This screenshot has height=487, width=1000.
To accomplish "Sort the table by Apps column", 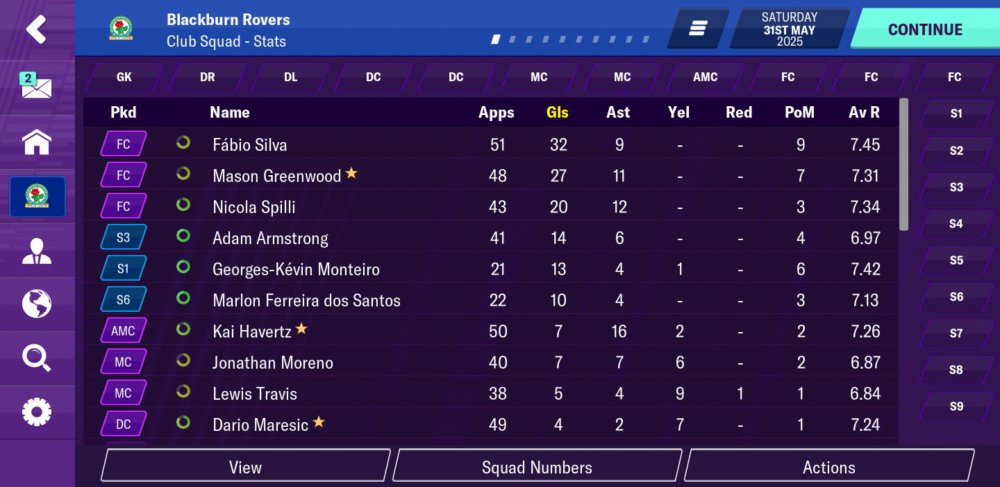I will (496, 112).
